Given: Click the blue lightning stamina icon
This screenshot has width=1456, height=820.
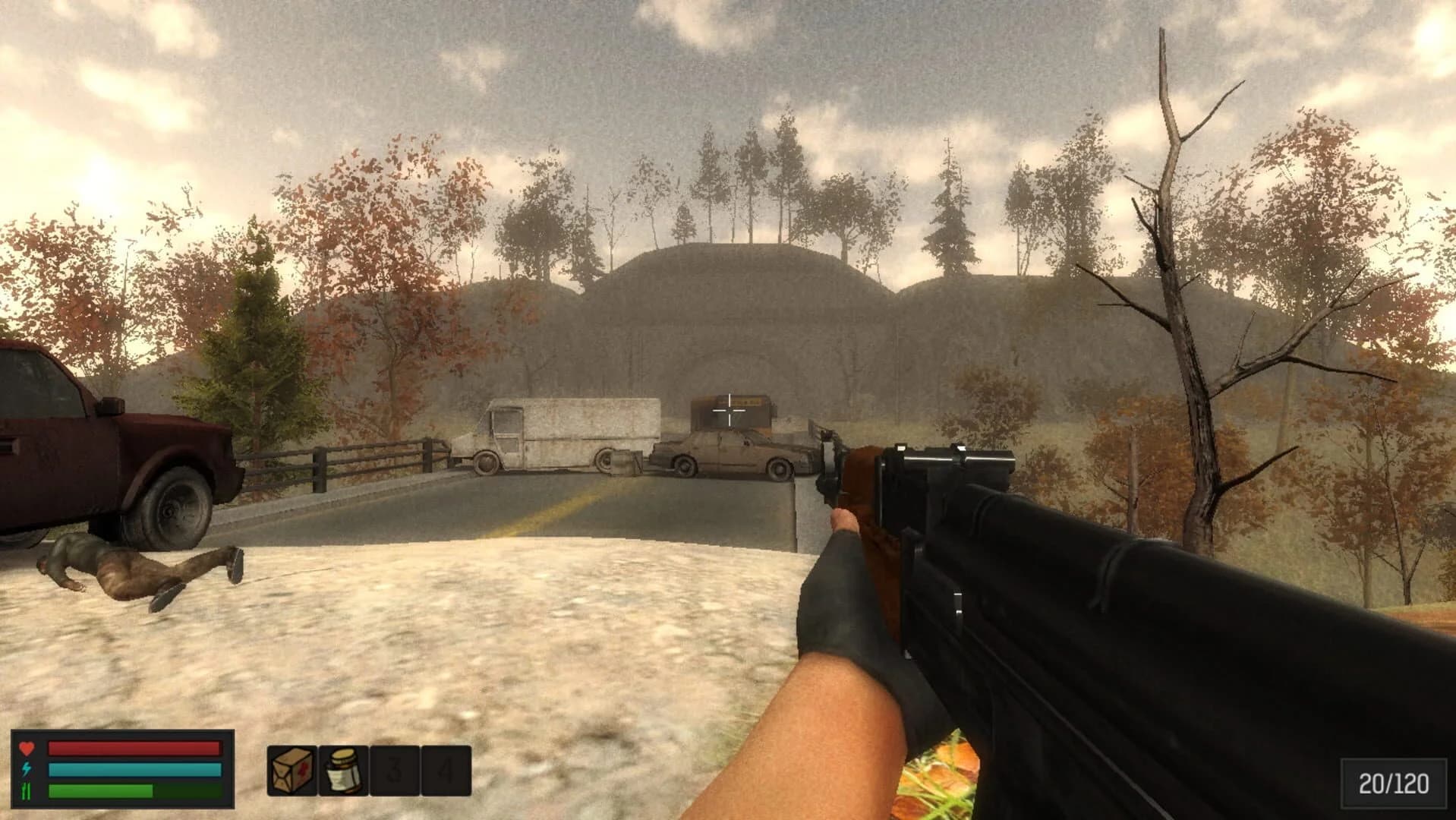Looking at the screenshot, I should click(27, 771).
